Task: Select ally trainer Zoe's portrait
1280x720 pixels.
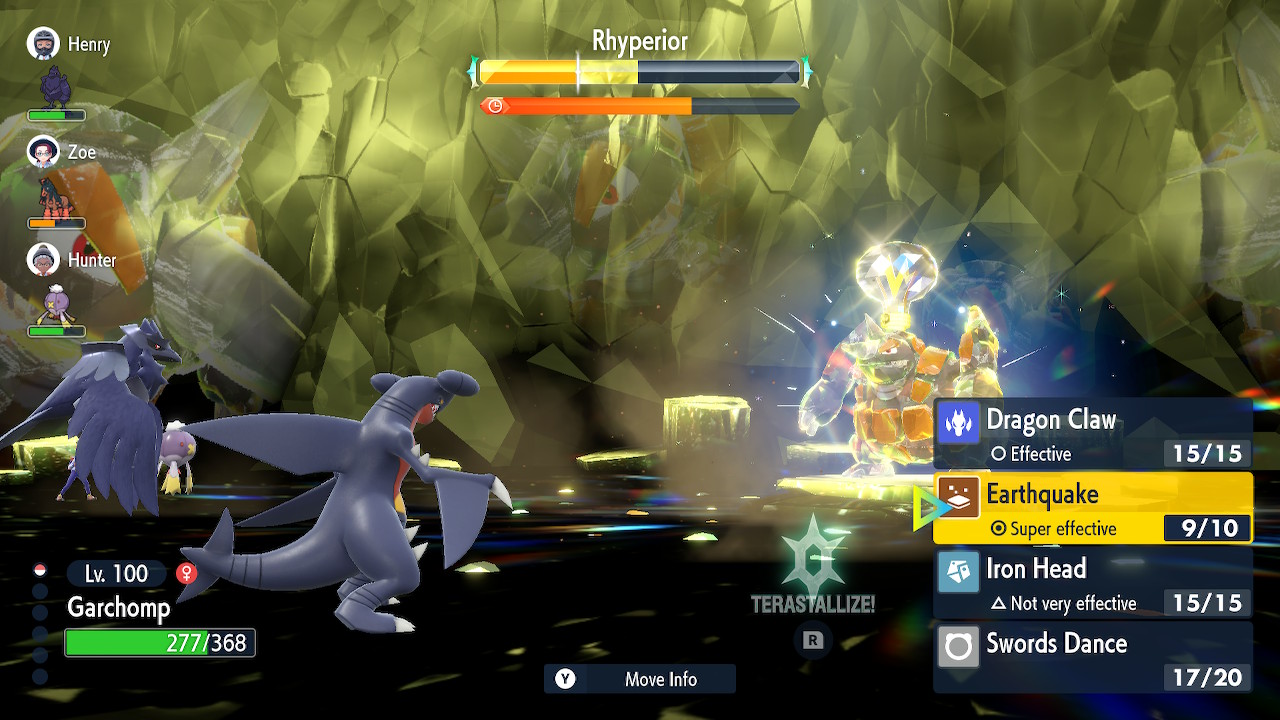Action: click(43, 152)
